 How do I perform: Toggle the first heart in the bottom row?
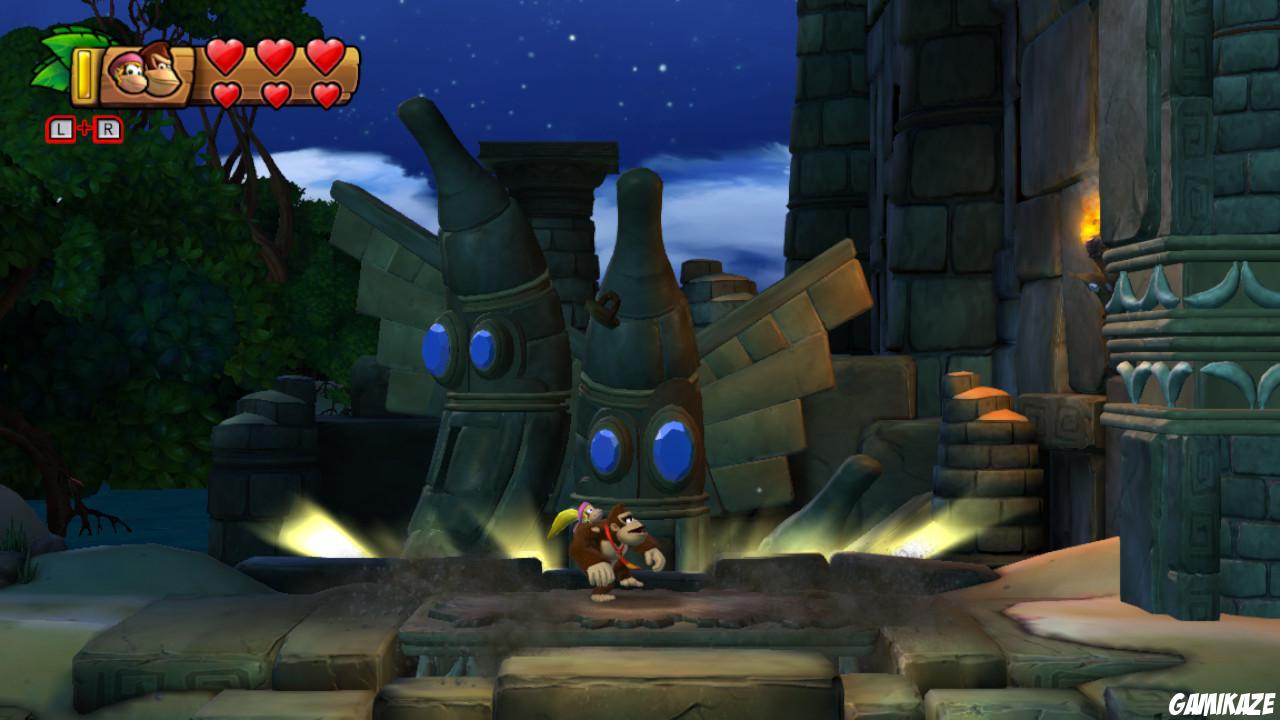(227, 94)
